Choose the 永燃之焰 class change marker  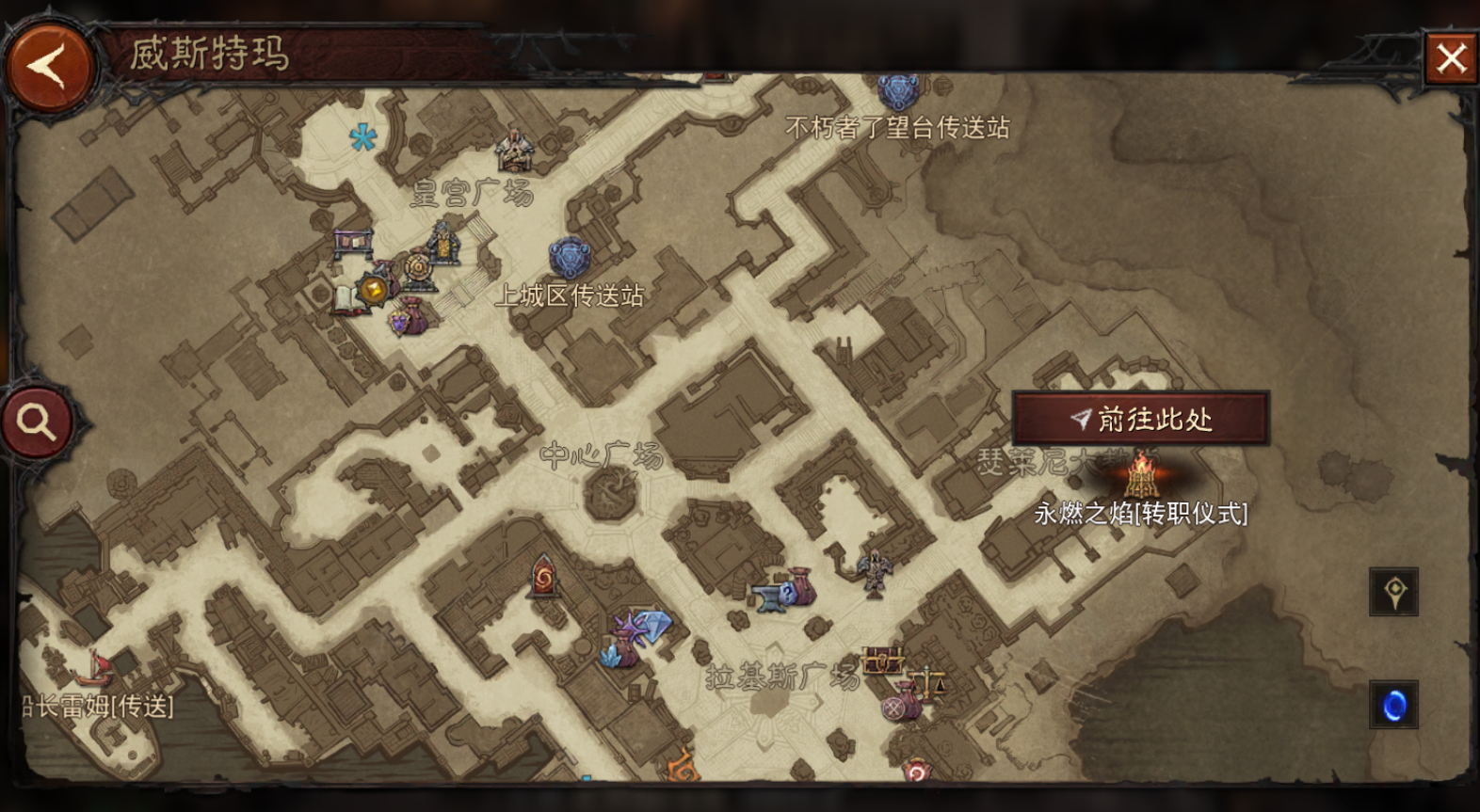(1142, 476)
